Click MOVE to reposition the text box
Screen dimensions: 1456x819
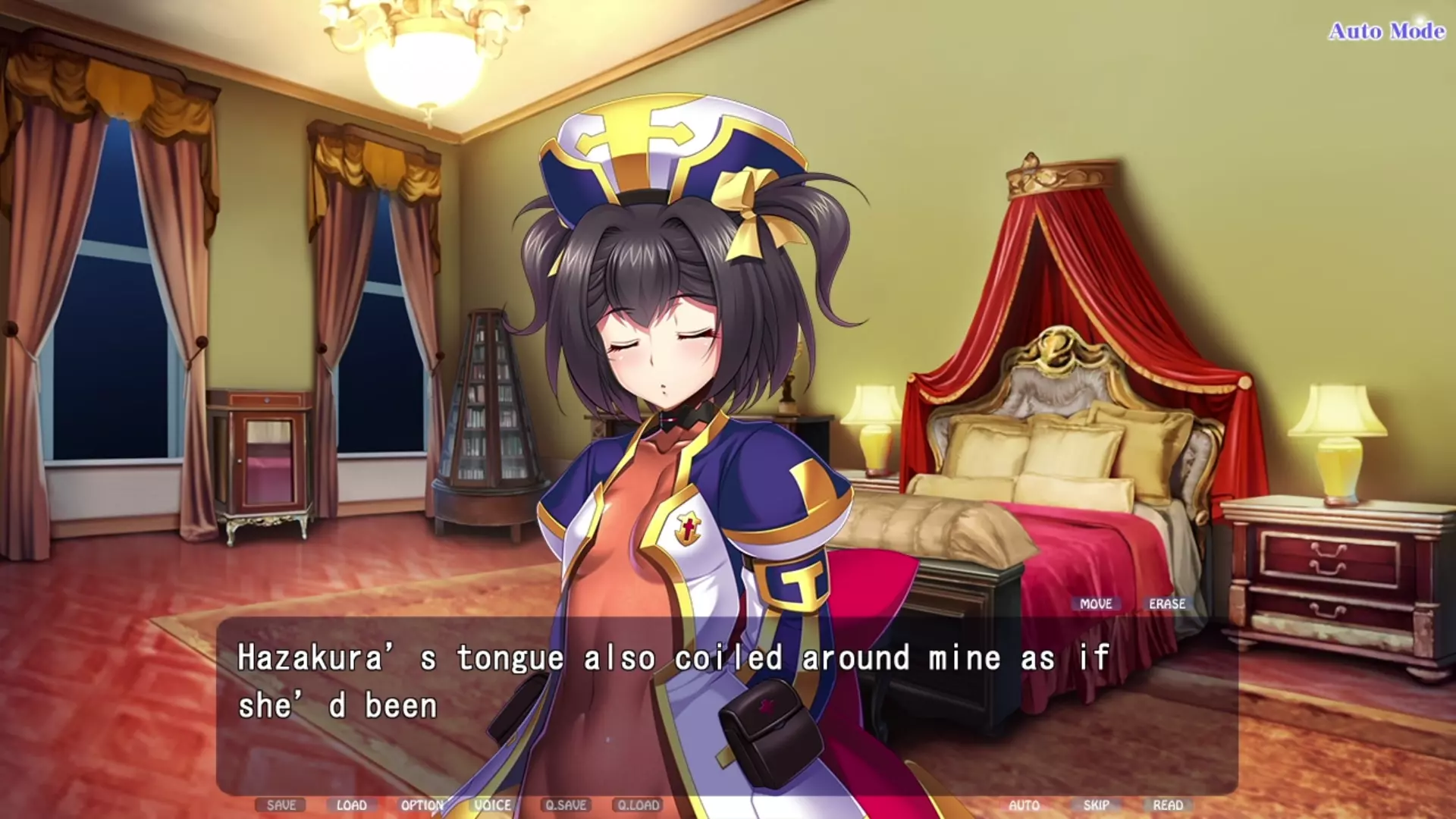click(1096, 604)
